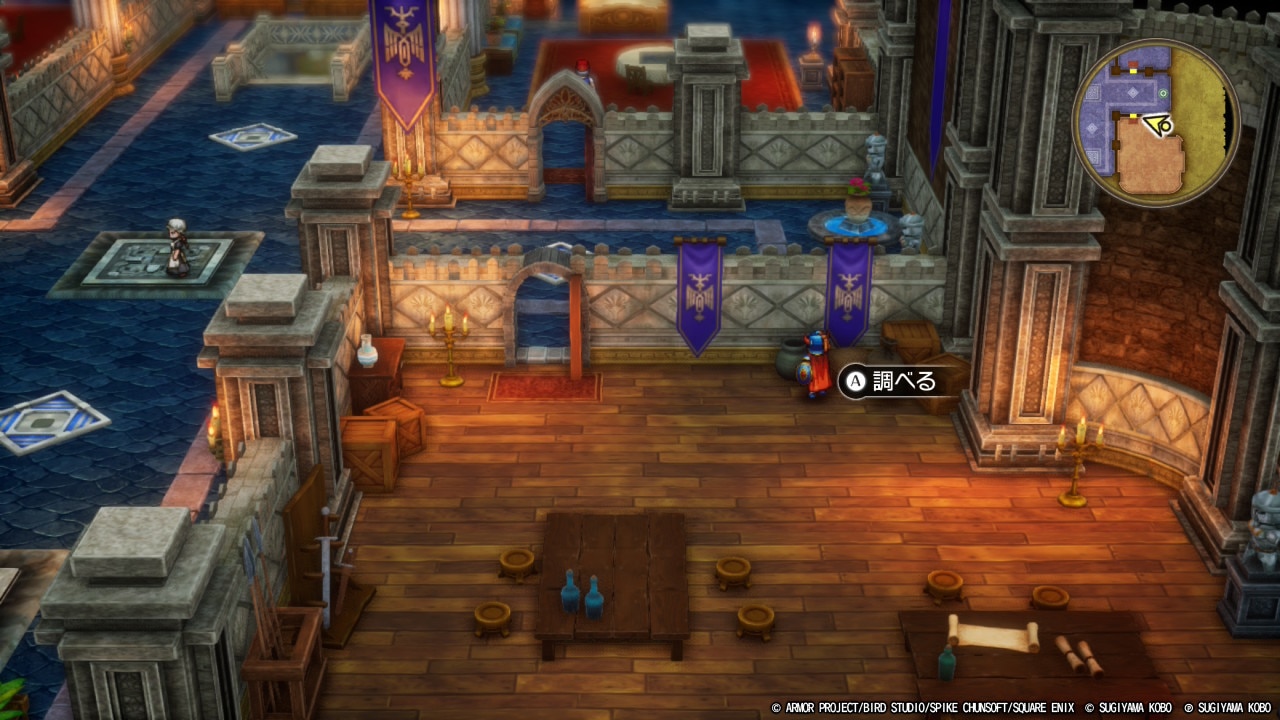Open the circular minimap
Image resolution: width=1280 pixels, height=720 pixels.
[1156, 123]
